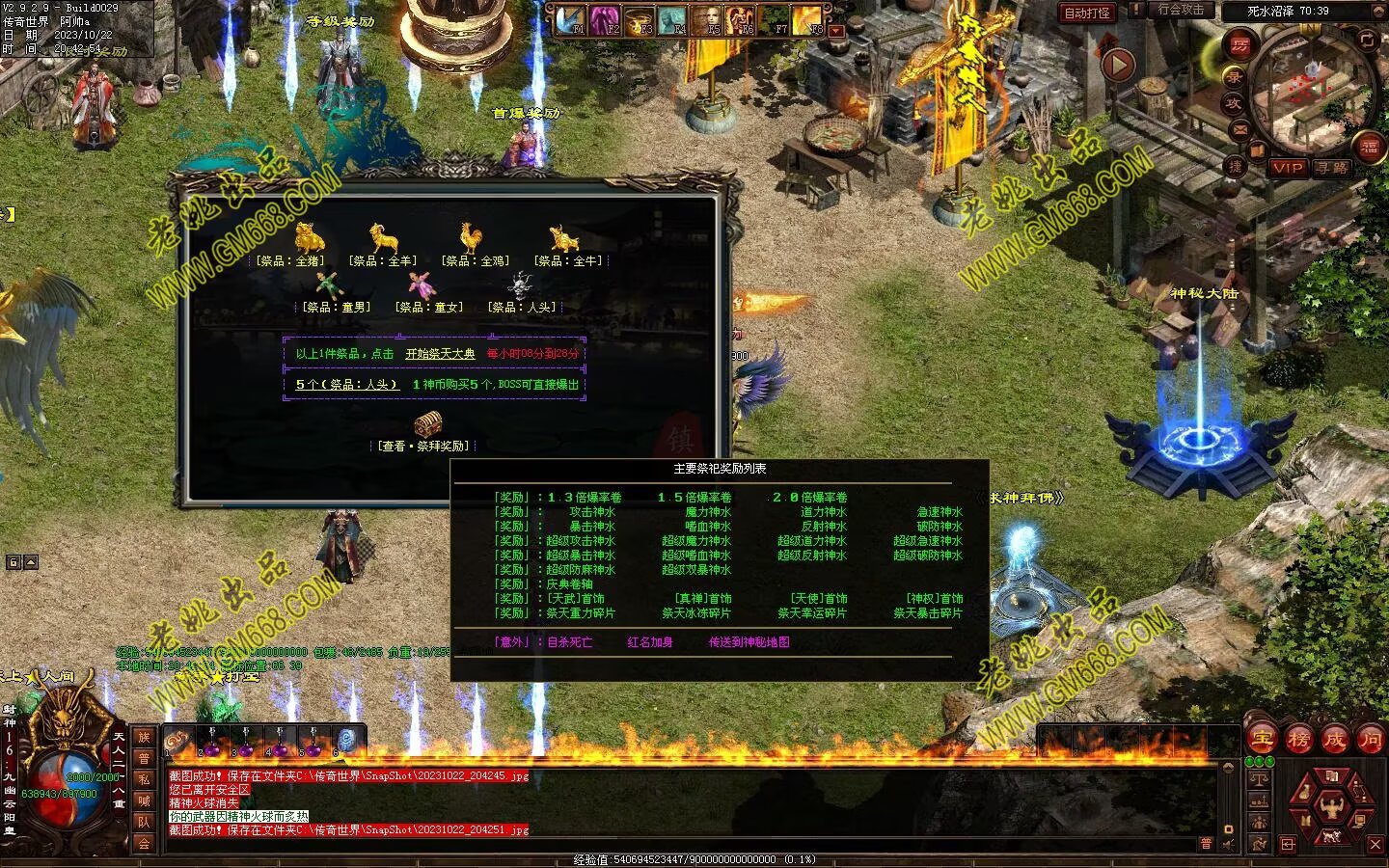Choose the 祭品:人头 skull offering
The height and width of the screenshot is (868, 1389).
tap(522, 285)
